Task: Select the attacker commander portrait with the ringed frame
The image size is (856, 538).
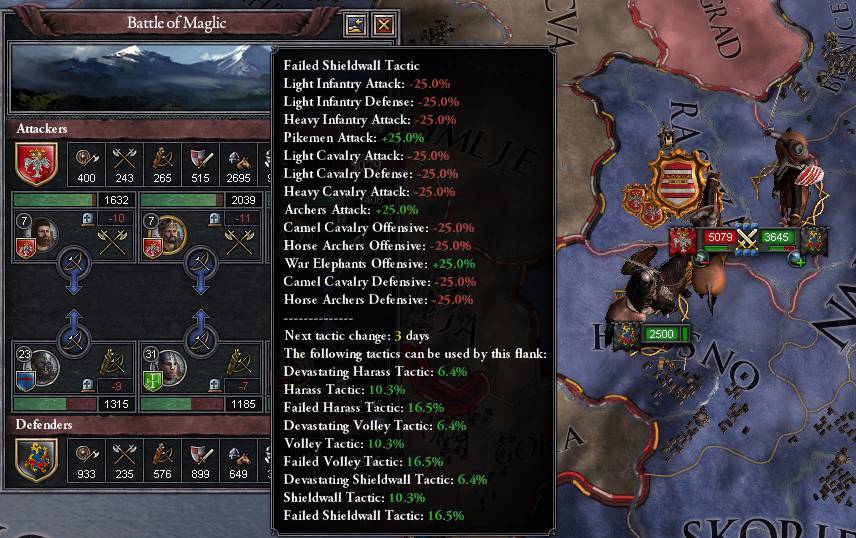Action: coord(171,236)
